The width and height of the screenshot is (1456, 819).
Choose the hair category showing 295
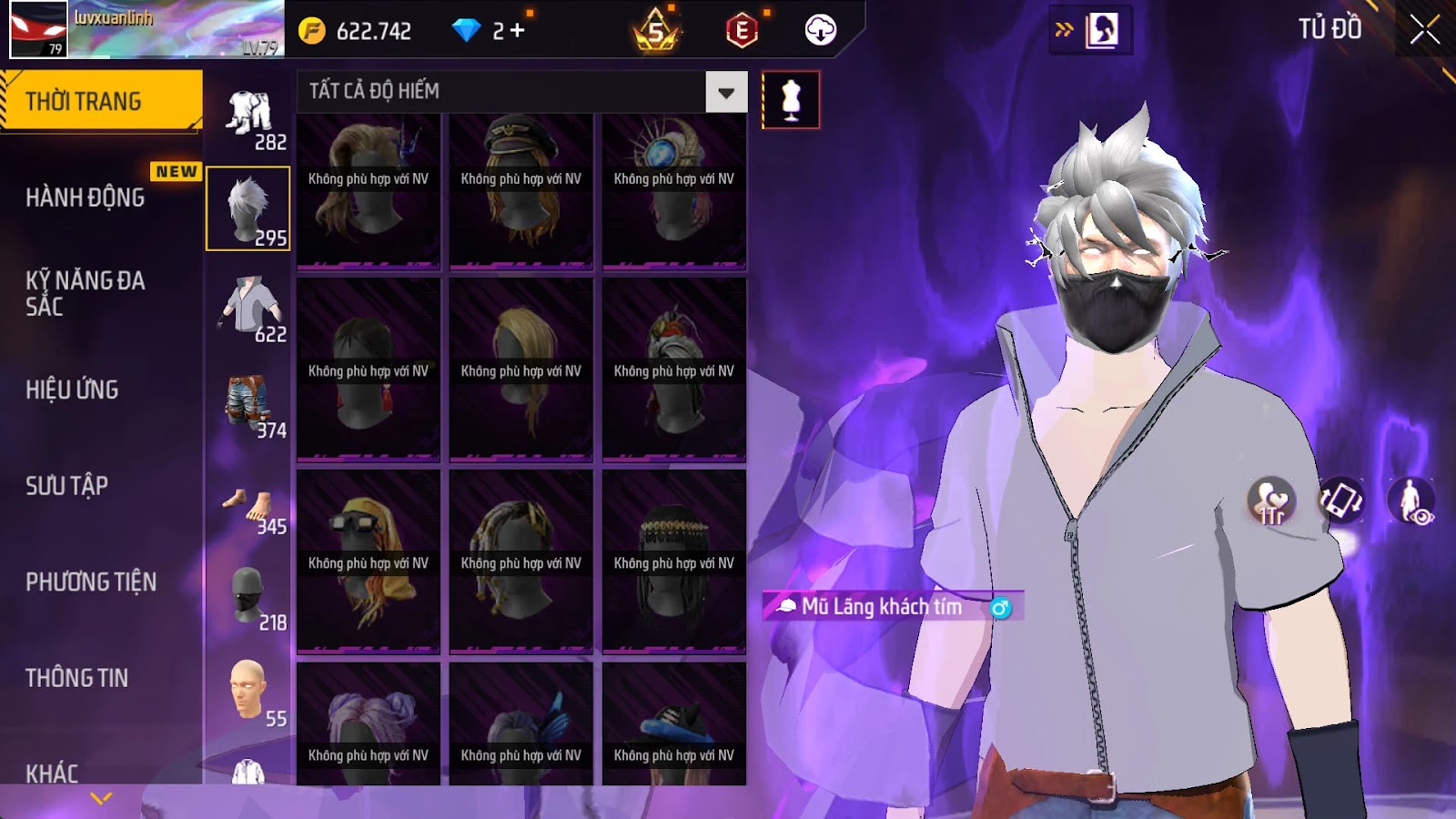click(x=248, y=208)
